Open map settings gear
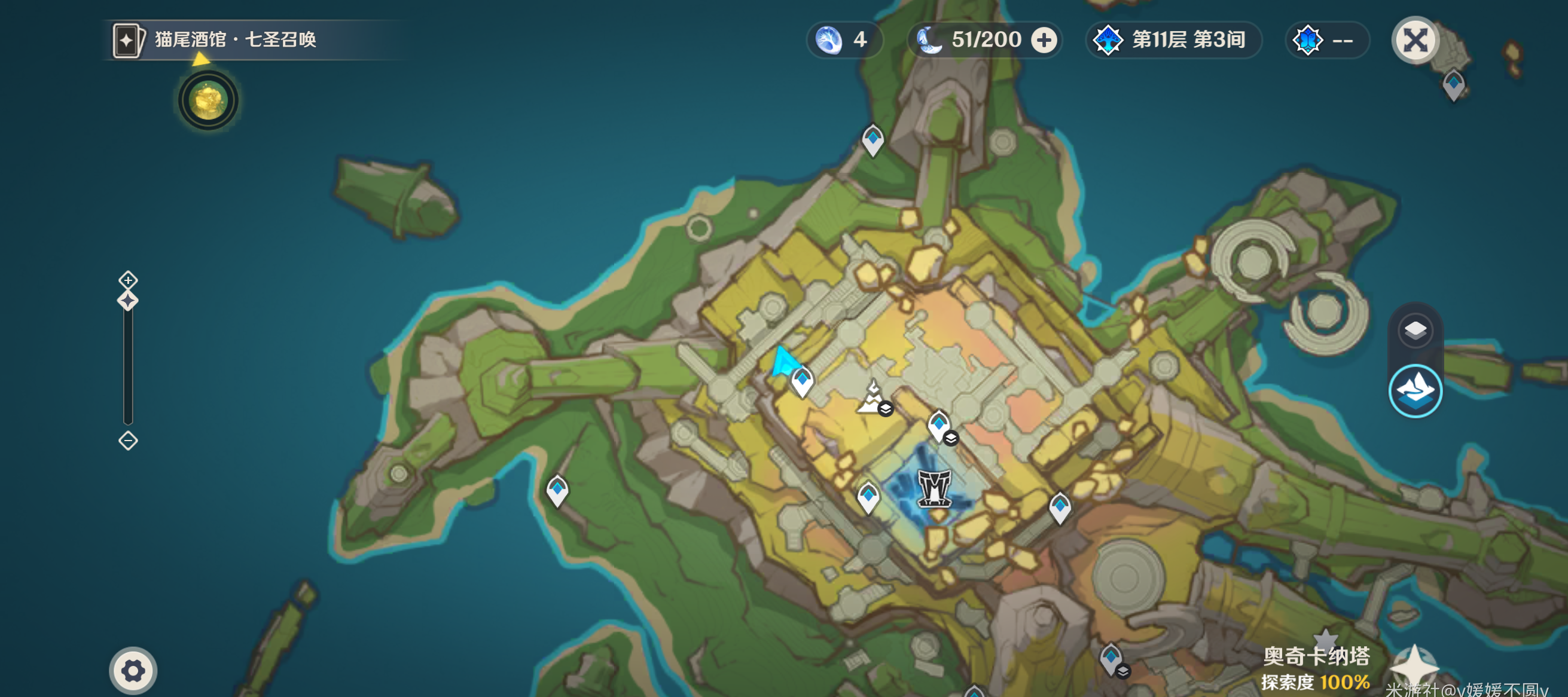 click(133, 670)
